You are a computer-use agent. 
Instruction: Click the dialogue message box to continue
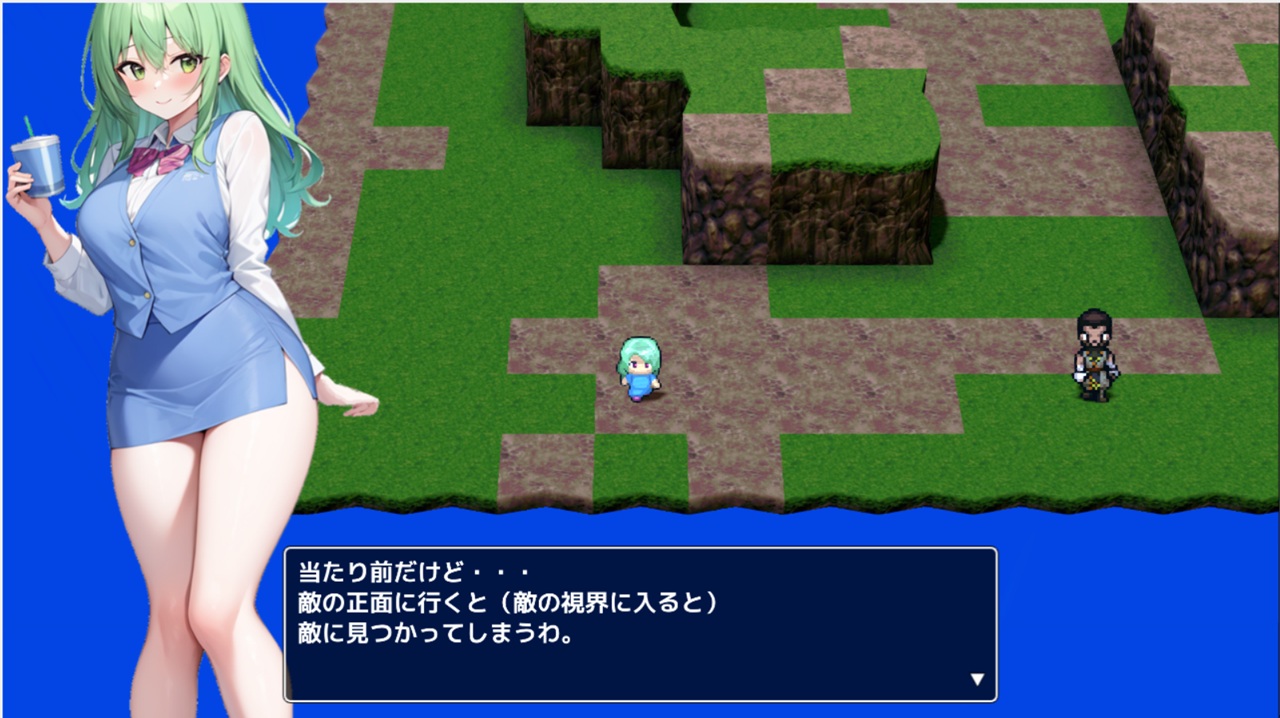(x=640, y=624)
